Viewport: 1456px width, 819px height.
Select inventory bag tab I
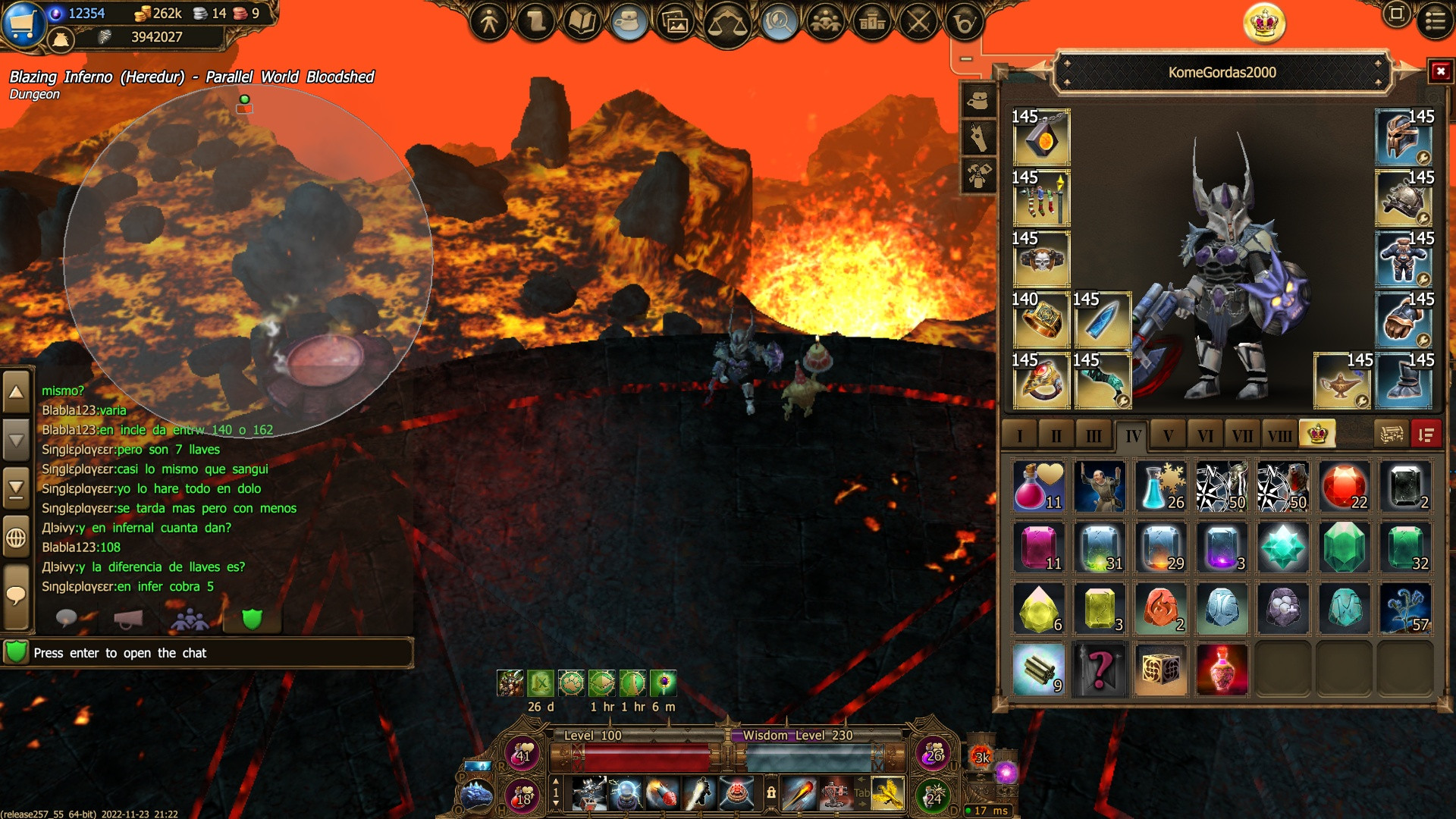coord(1020,435)
